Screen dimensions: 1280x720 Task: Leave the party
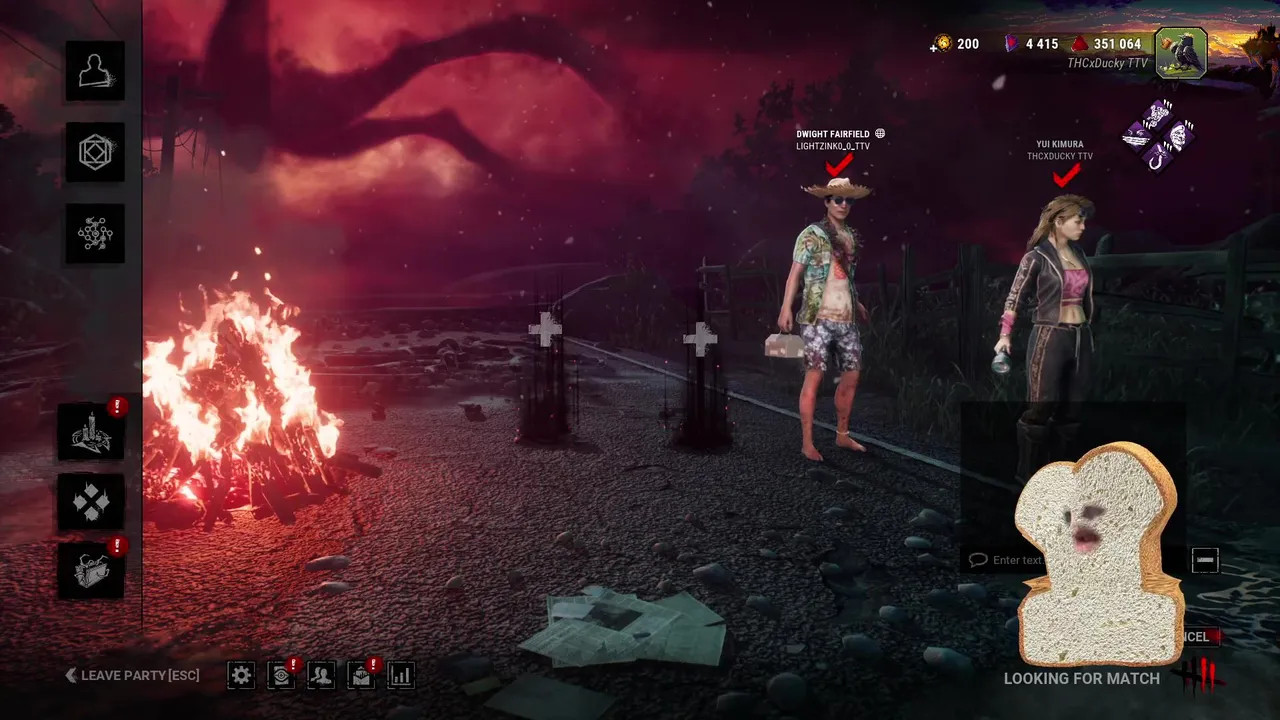132,676
